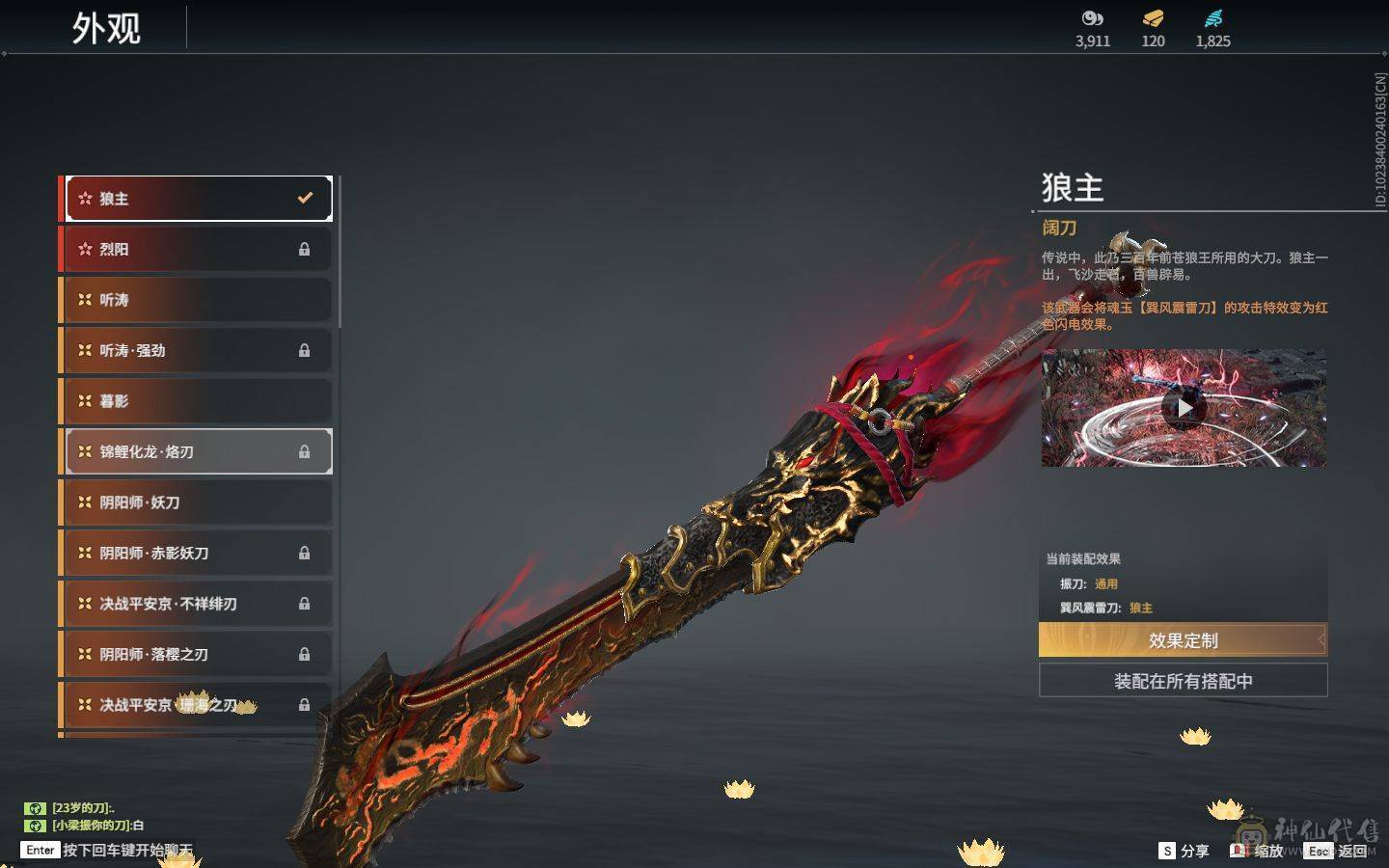
Task: Select the 狼主 skin entry
Action: [x=198, y=199]
